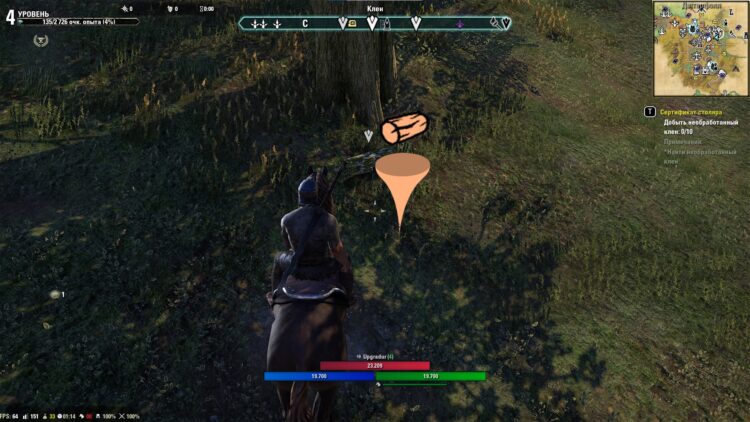Click the compass bar's C direction marker

tap(305, 23)
